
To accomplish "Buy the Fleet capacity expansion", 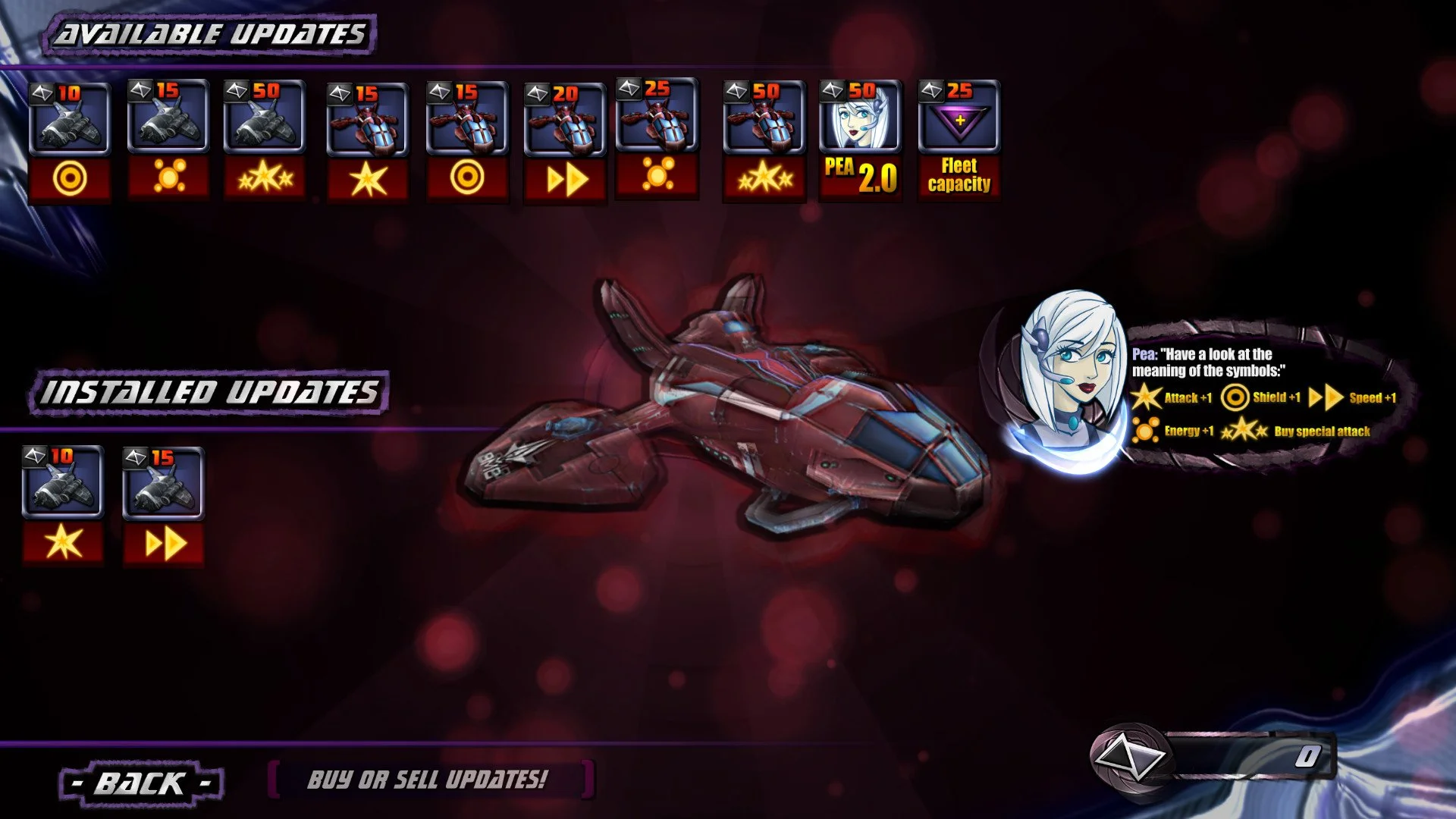I will pos(959,140).
